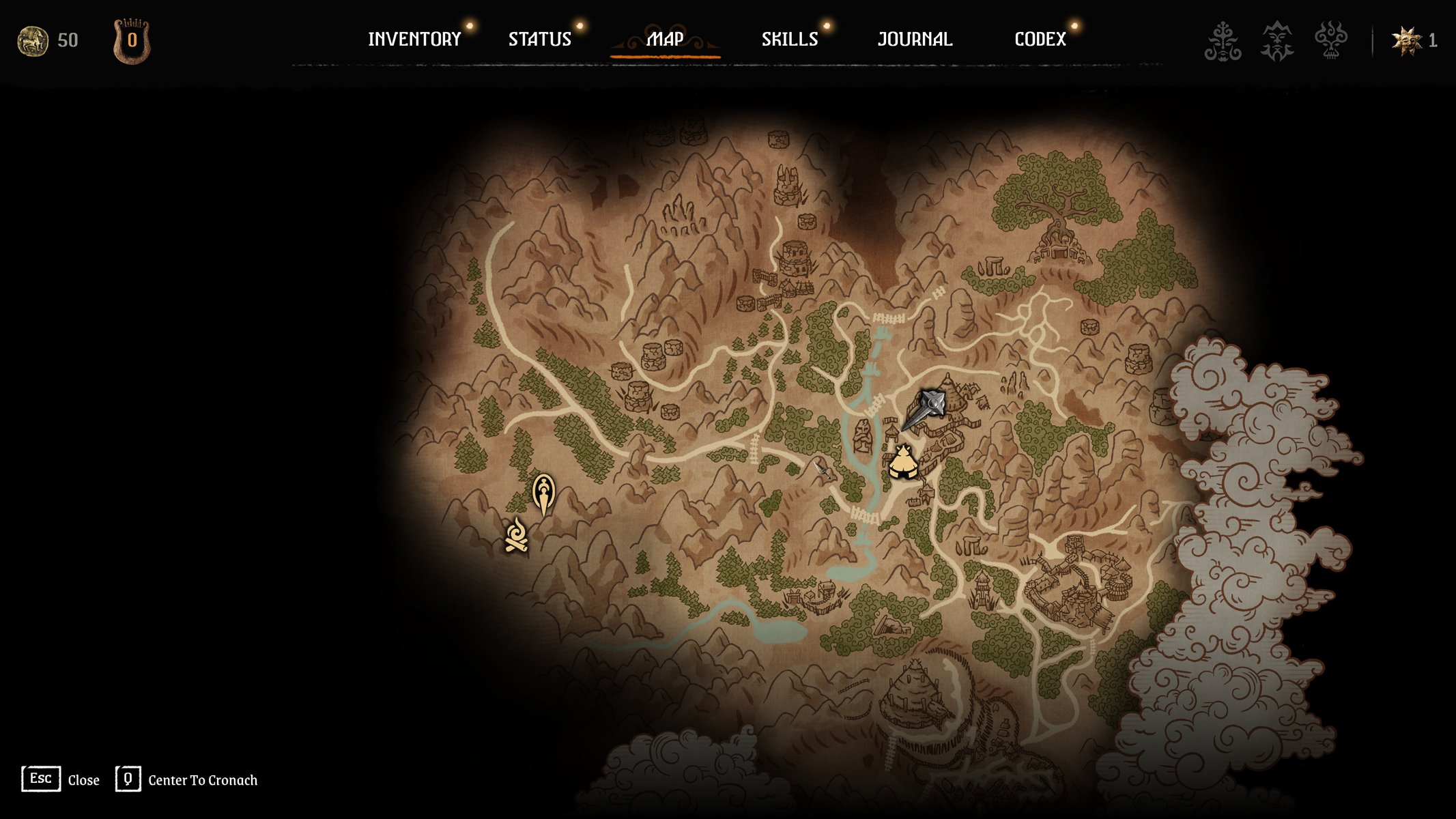
Task: Click the campfire marker on the map
Action: click(516, 535)
